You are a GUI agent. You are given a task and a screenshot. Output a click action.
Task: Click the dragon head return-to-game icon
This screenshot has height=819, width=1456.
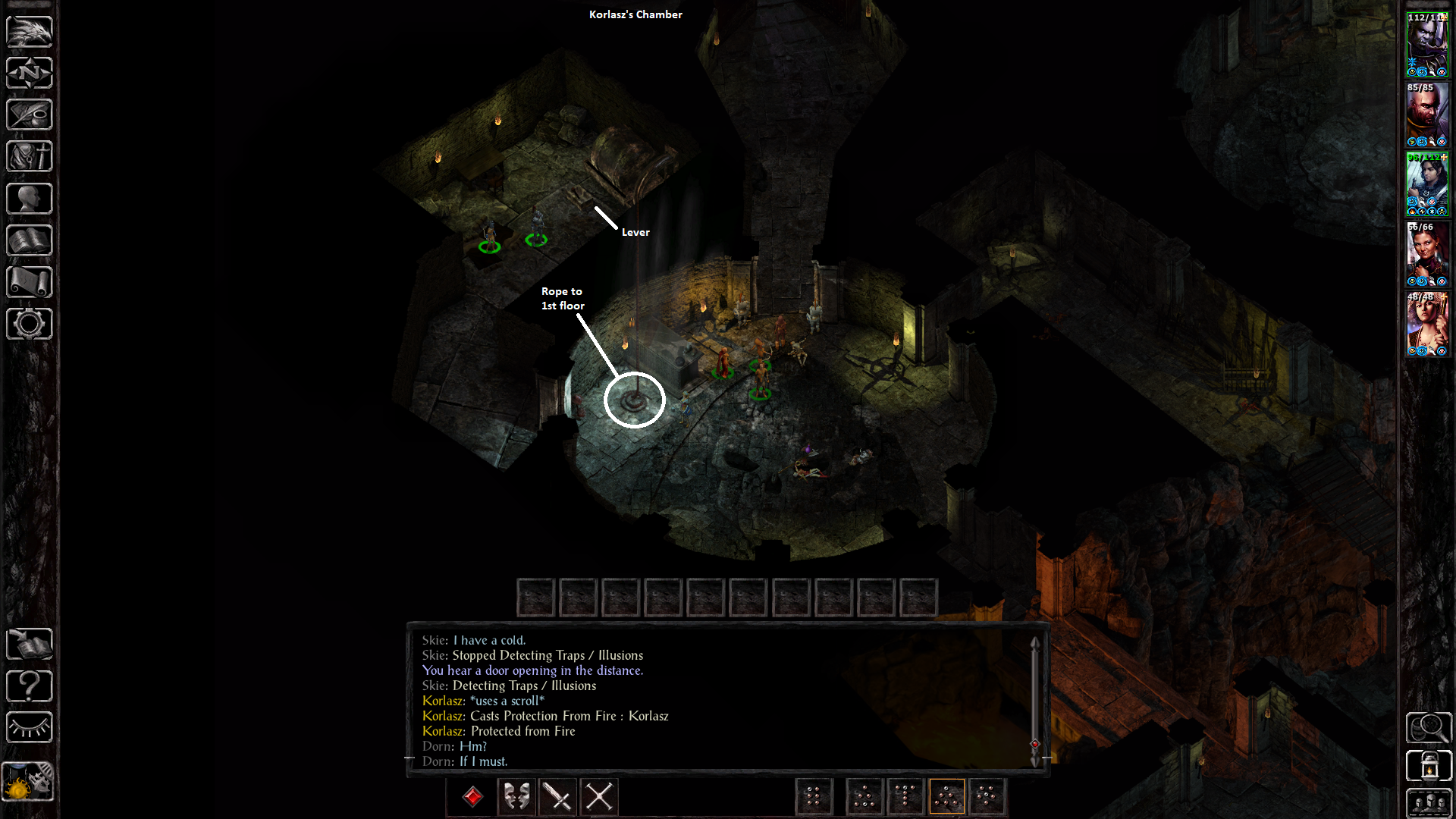30,32
